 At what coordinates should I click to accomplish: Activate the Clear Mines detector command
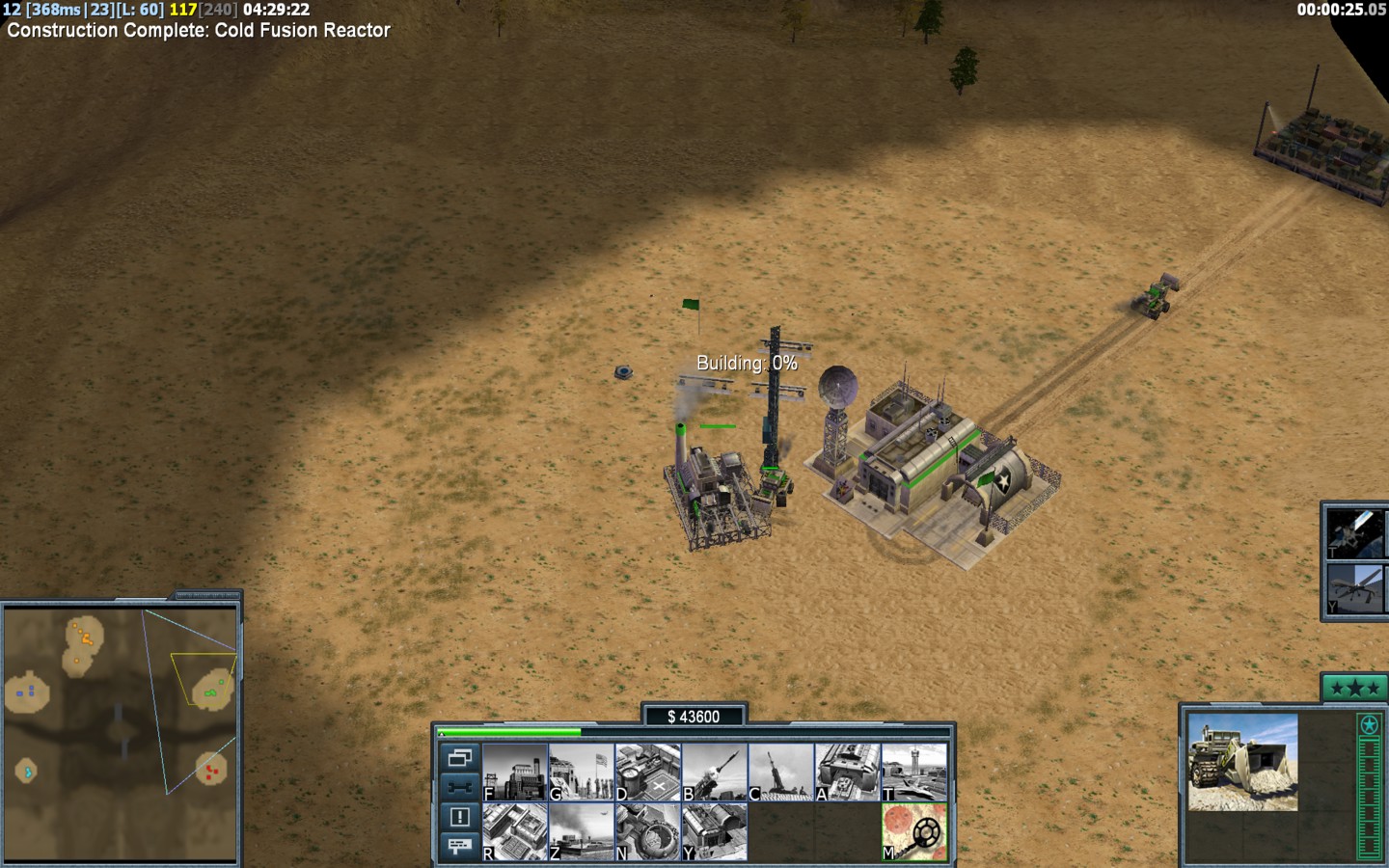(914, 831)
